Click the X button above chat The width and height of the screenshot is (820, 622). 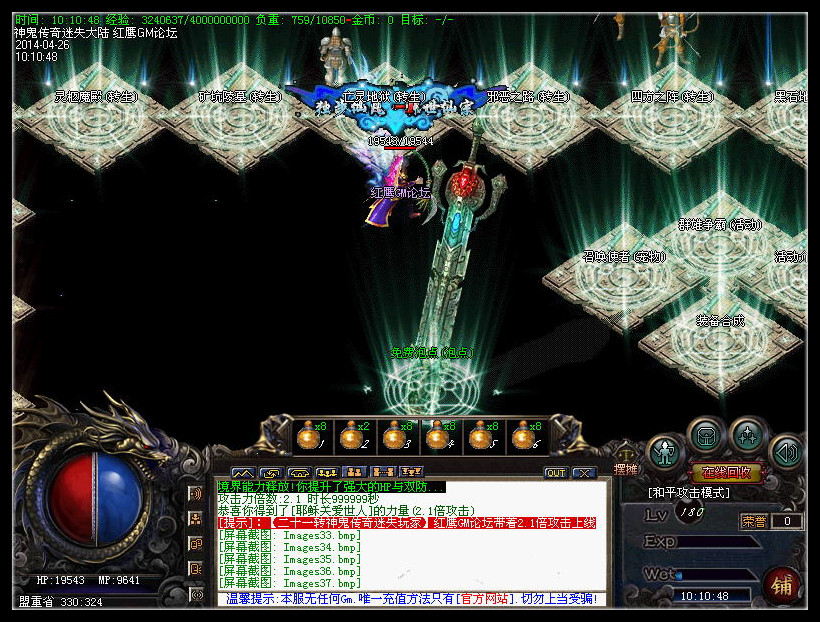(x=583, y=472)
